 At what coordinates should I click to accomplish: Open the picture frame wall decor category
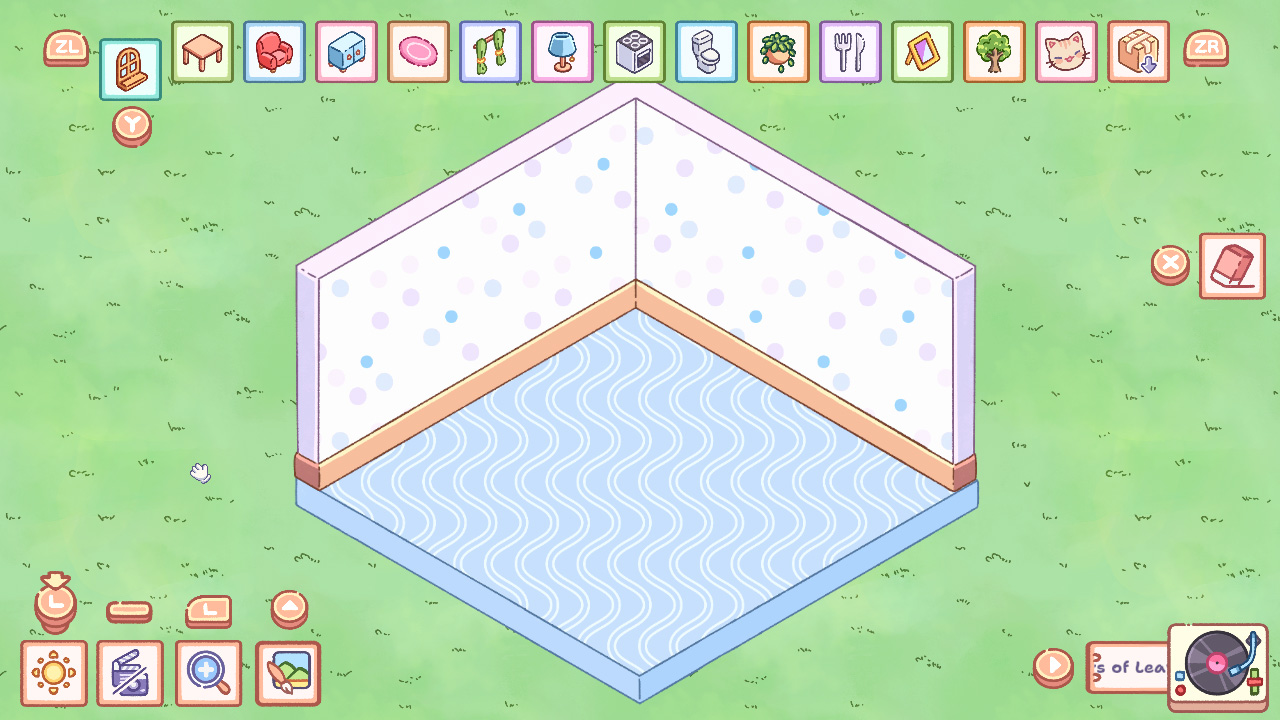[922, 52]
